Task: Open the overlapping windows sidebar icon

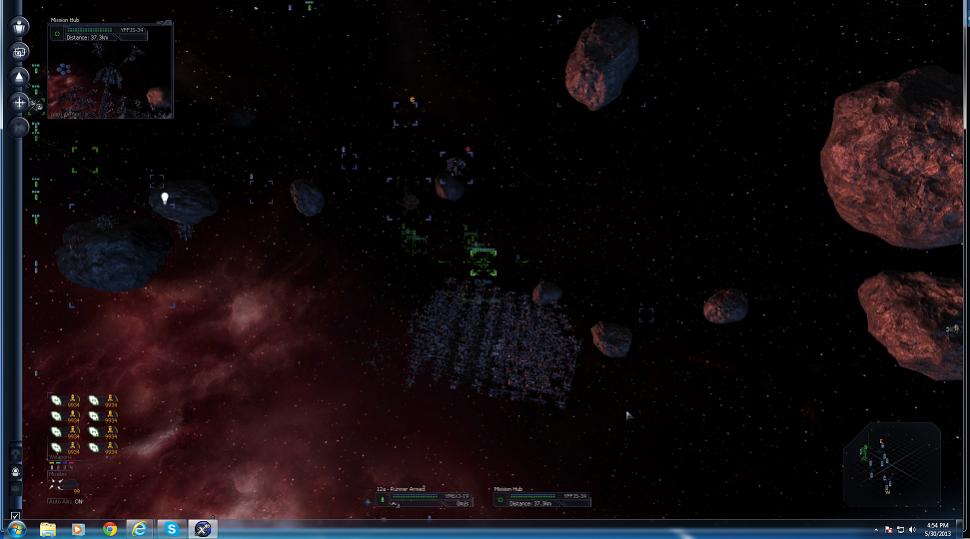Action: (19, 51)
